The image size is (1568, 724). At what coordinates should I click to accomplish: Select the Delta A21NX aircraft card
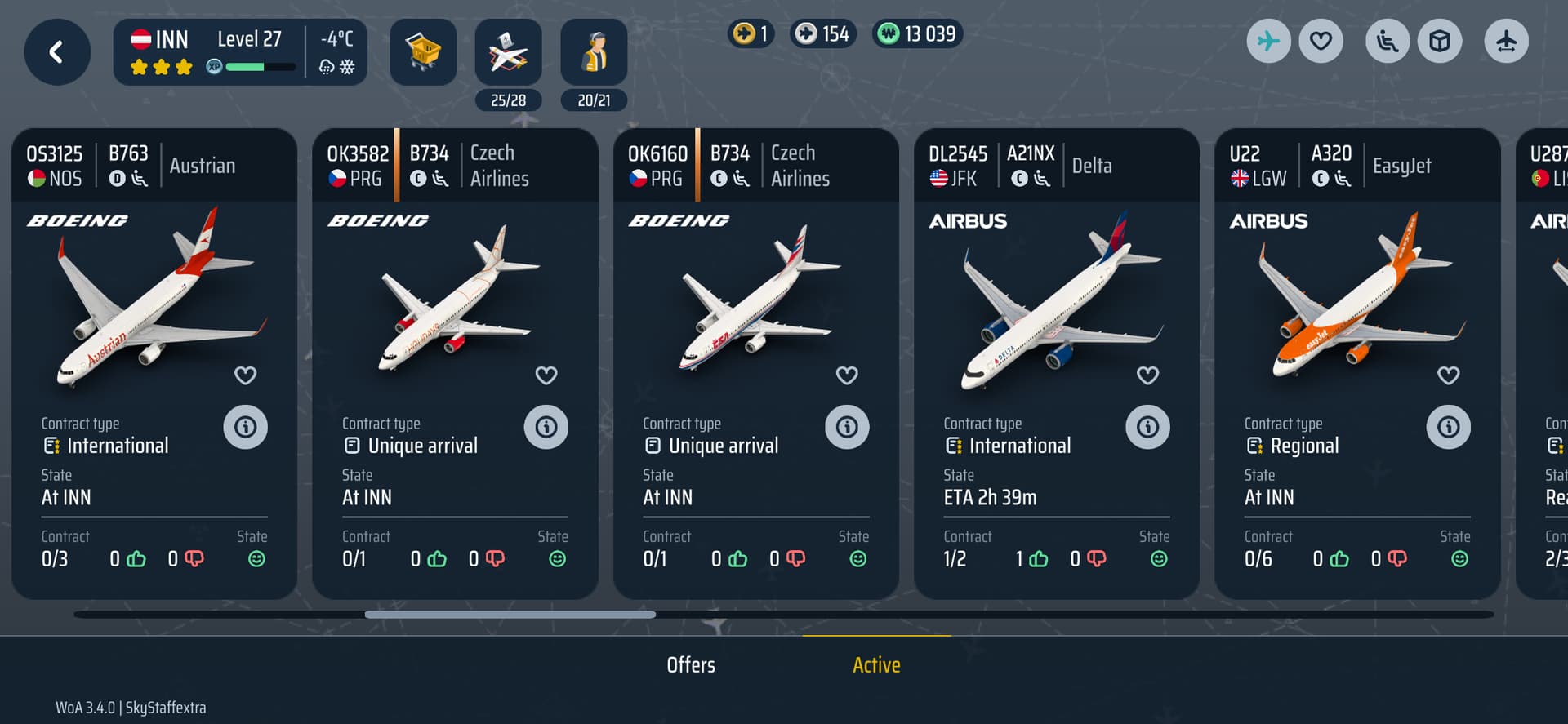click(x=1056, y=302)
